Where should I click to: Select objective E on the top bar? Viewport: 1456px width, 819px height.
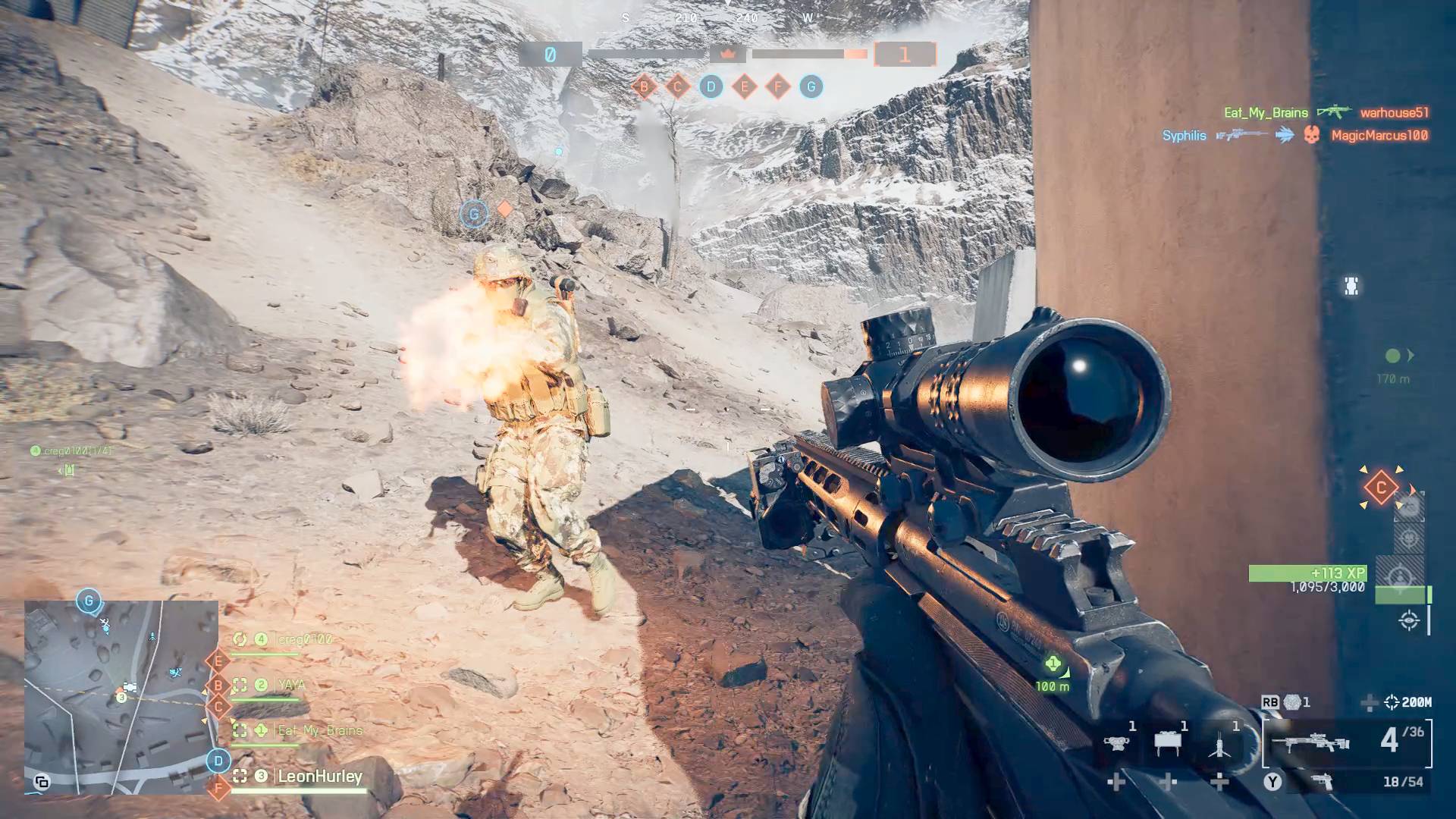[x=746, y=87]
